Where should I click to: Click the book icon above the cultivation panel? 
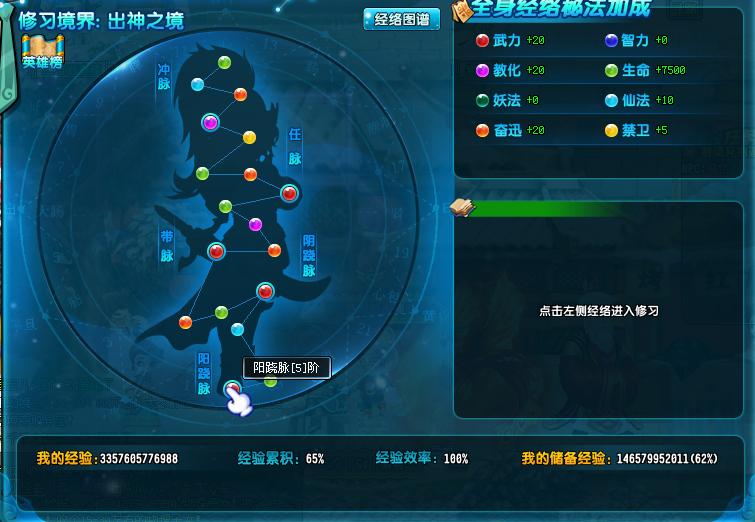click(x=461, y=207)
